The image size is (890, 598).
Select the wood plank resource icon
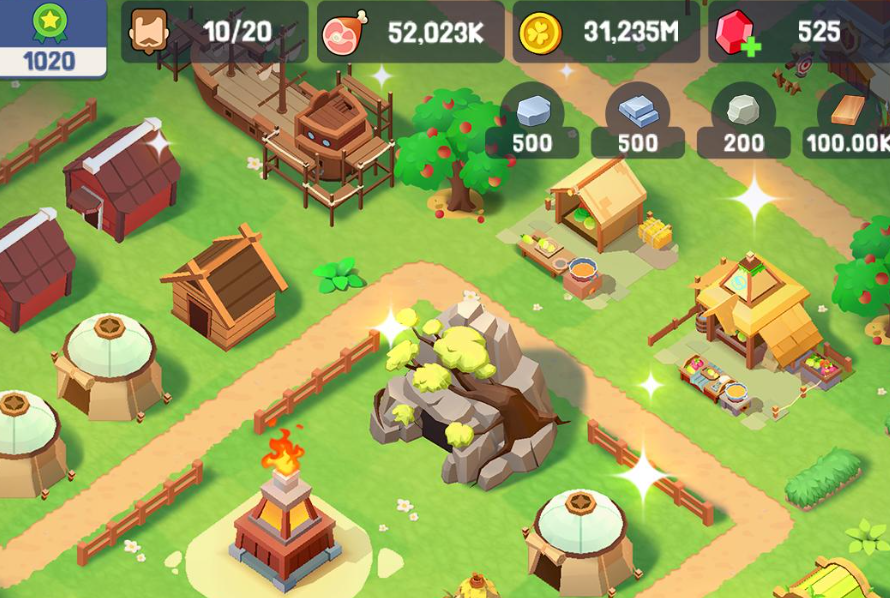pyautogui.click(x=847, y=108)
